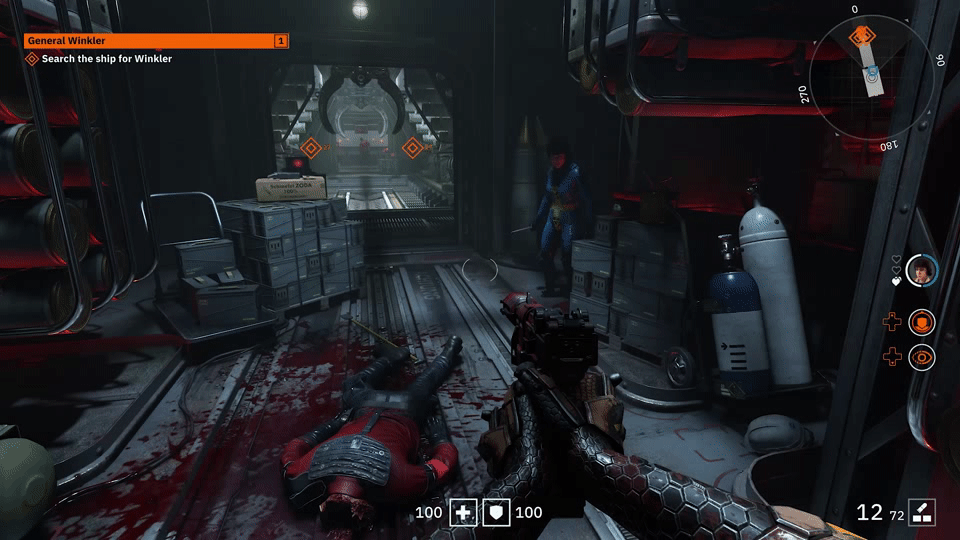
Task: Activate the armor pep signal icon
Action: (x=921, y=322)
